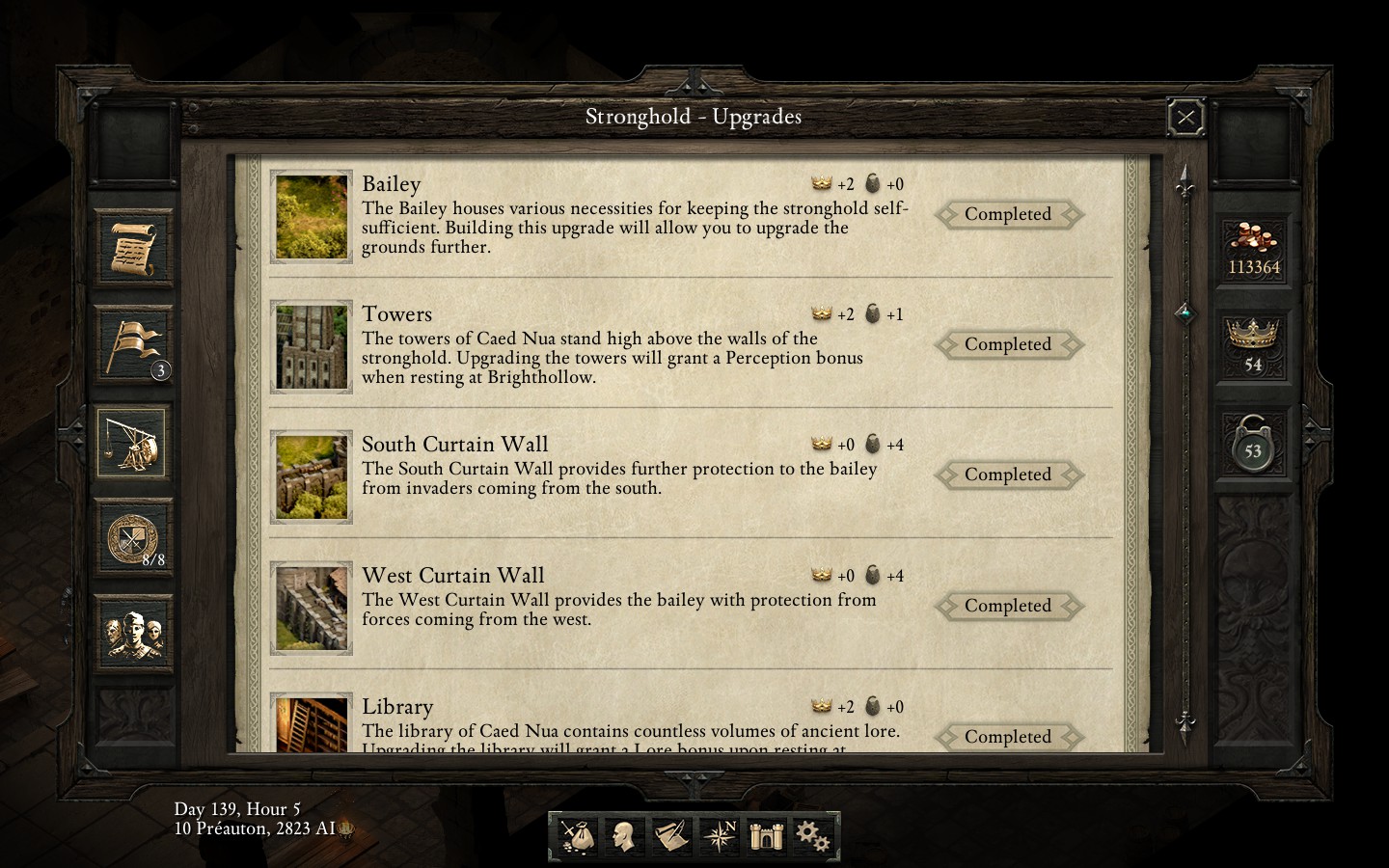Open the character sheet head icon
The width and height of the screenshot is (1389, 868).
click(623, 835)
